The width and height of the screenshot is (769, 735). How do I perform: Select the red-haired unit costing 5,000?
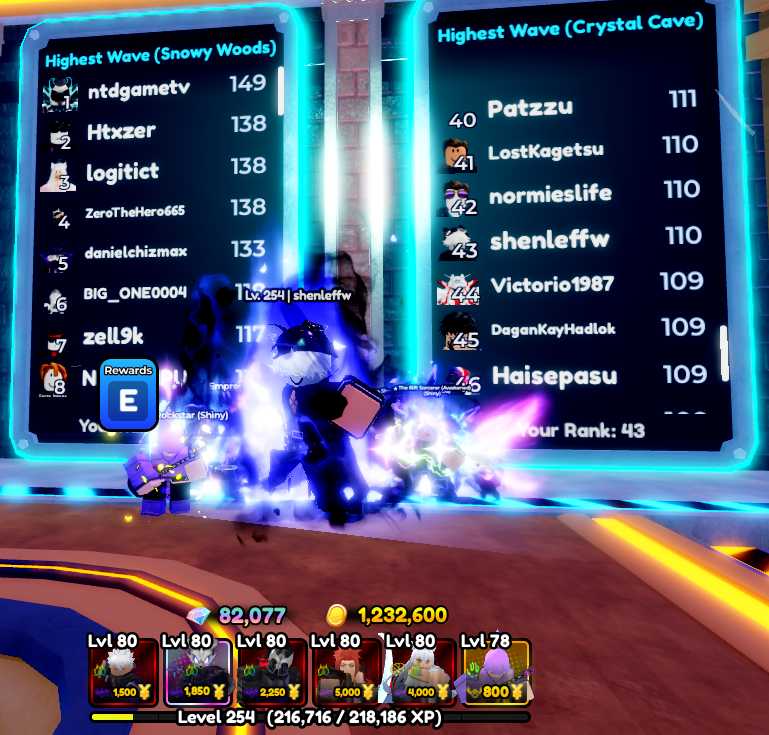(x=347, y=673)
